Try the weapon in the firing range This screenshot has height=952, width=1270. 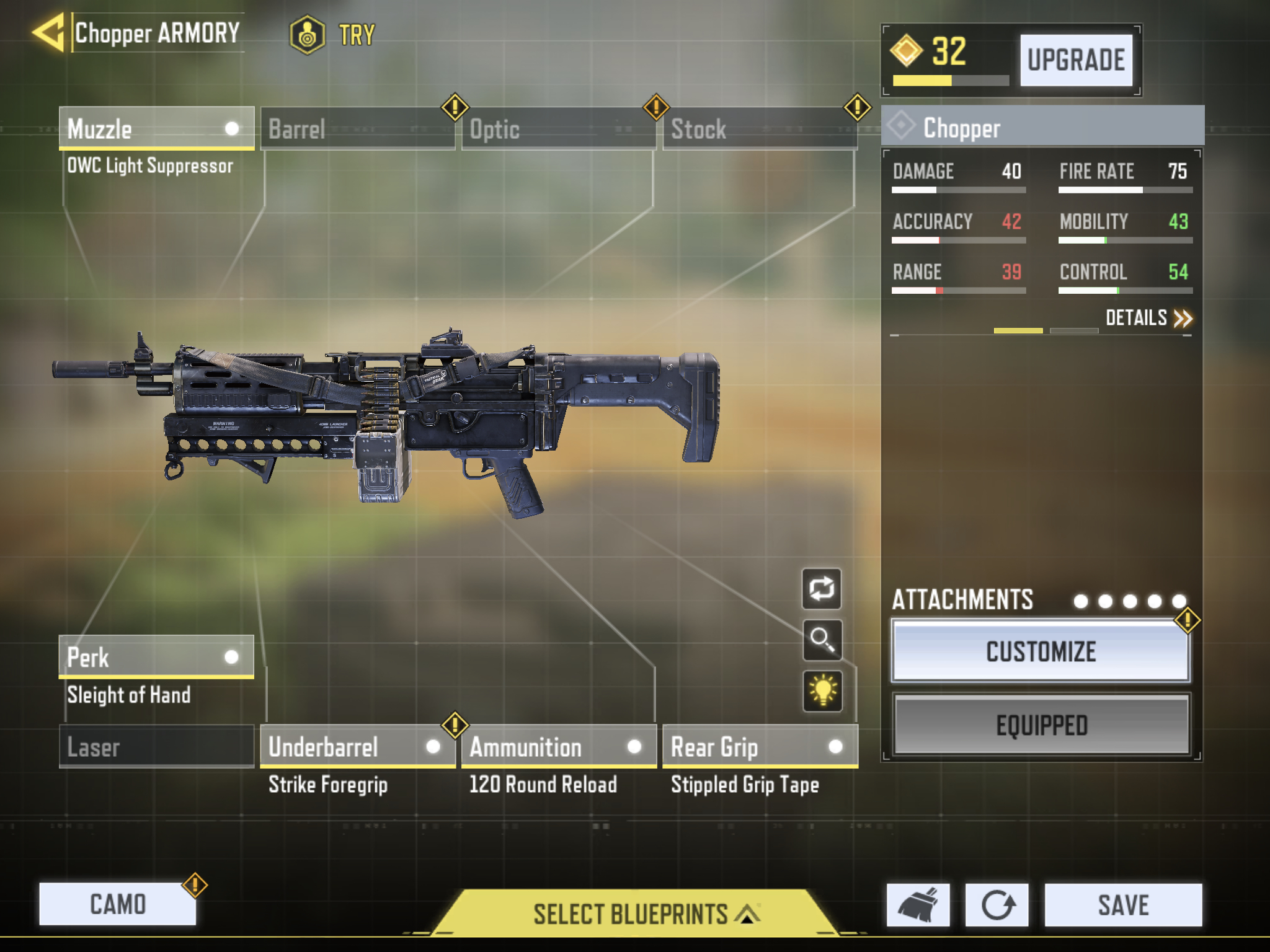point(334,35)
